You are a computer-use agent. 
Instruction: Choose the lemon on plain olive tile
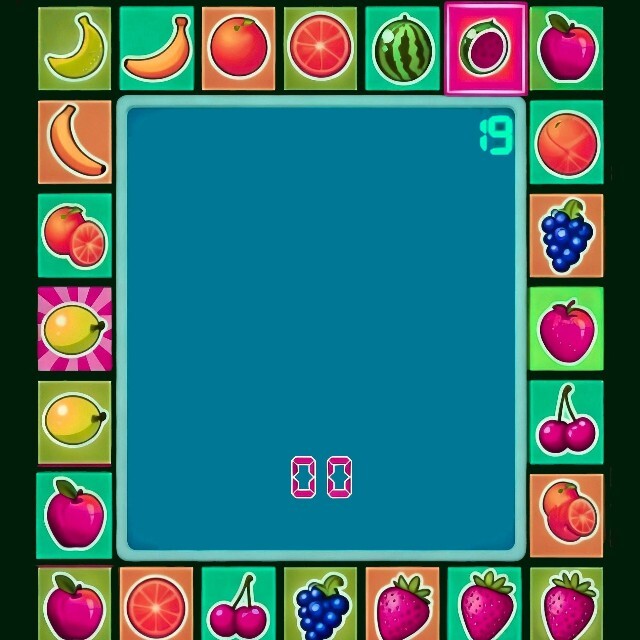(75, 421)
